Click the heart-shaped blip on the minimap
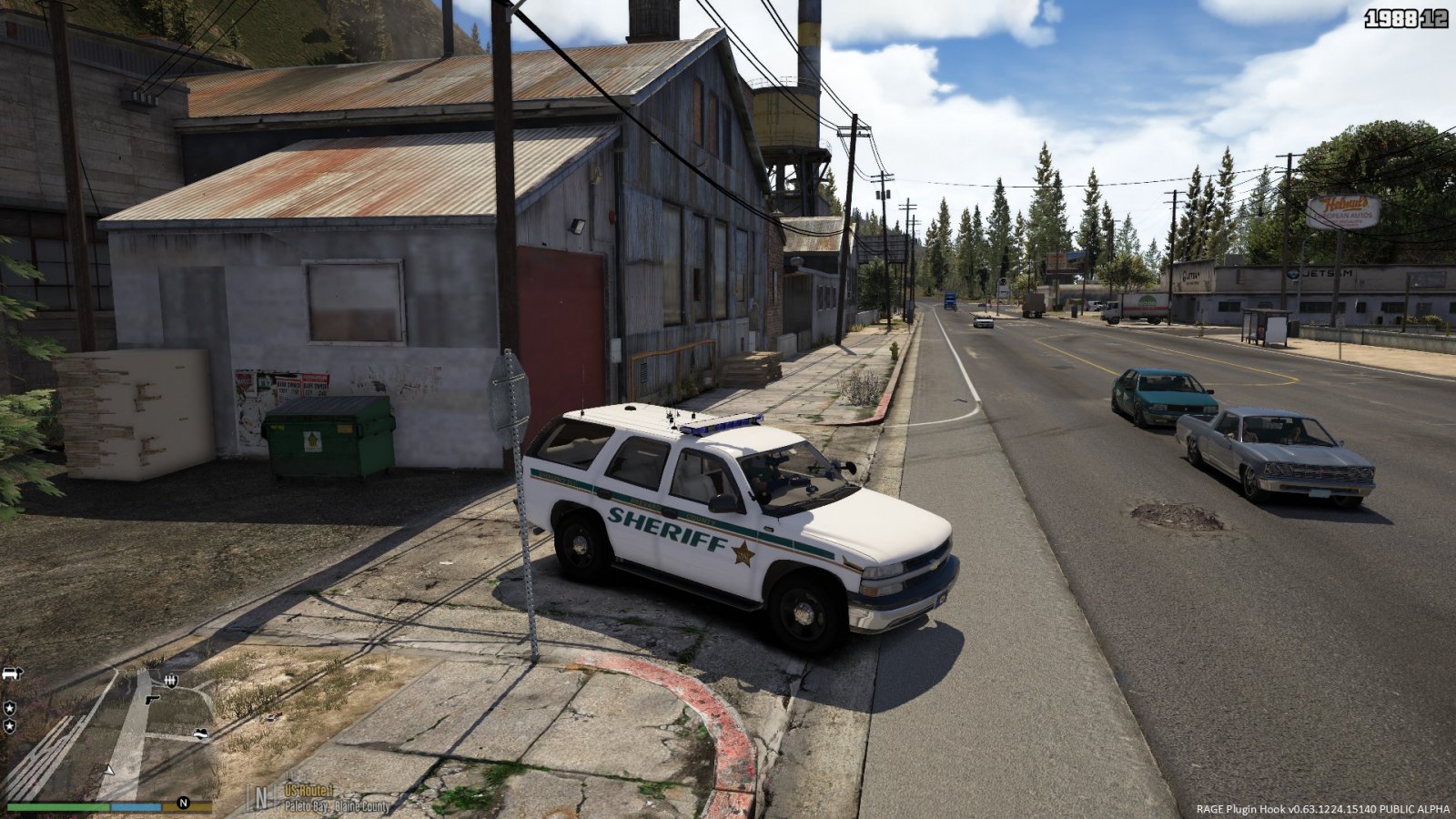The height and width of the screenshot is (819, 1456). [x=200, y=733]
